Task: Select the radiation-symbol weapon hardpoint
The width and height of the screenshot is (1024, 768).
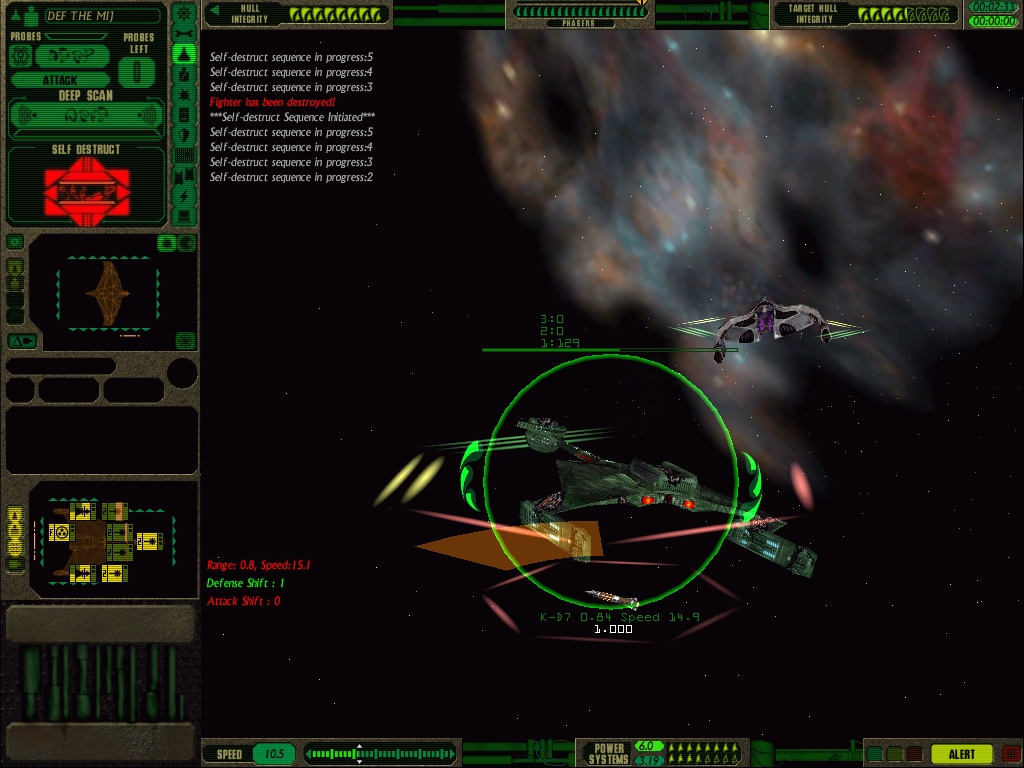Action: [x=62, y=533]
